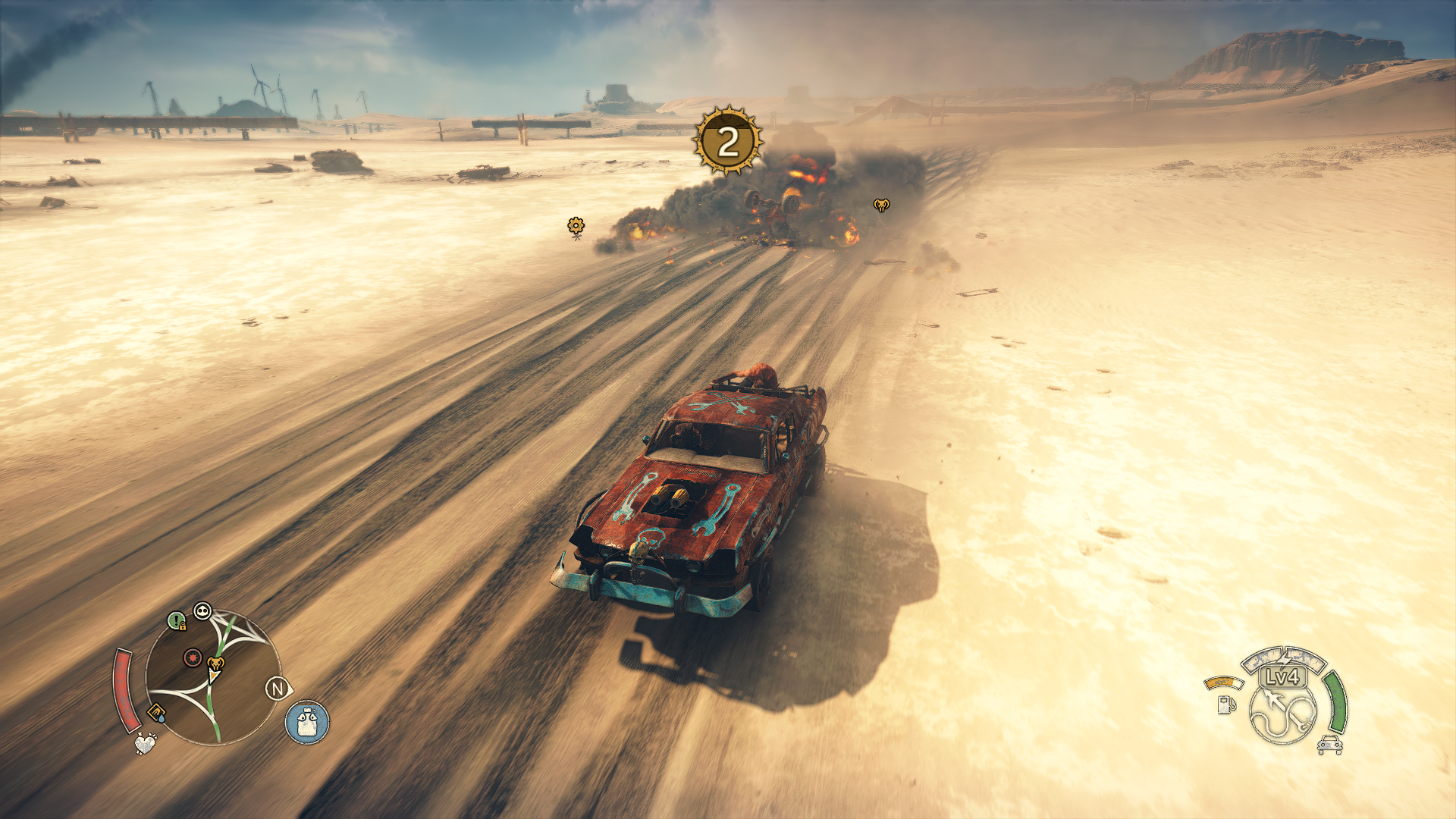Click the orange scrap gear waypoint marker
The height and width of the screenshot is (819, 1456).
[x=576, y=225]
